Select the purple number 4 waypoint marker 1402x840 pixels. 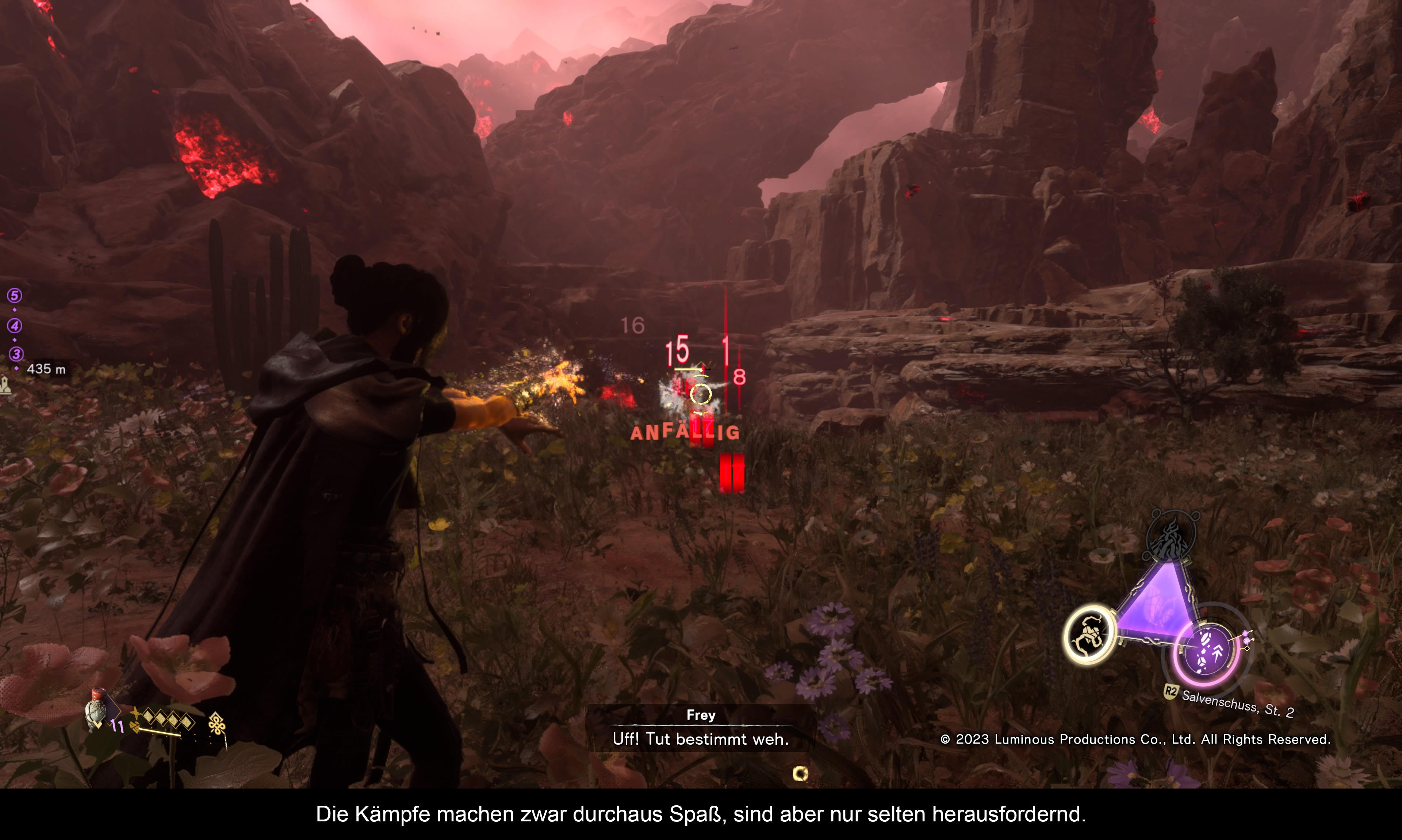tap(15, 326)
